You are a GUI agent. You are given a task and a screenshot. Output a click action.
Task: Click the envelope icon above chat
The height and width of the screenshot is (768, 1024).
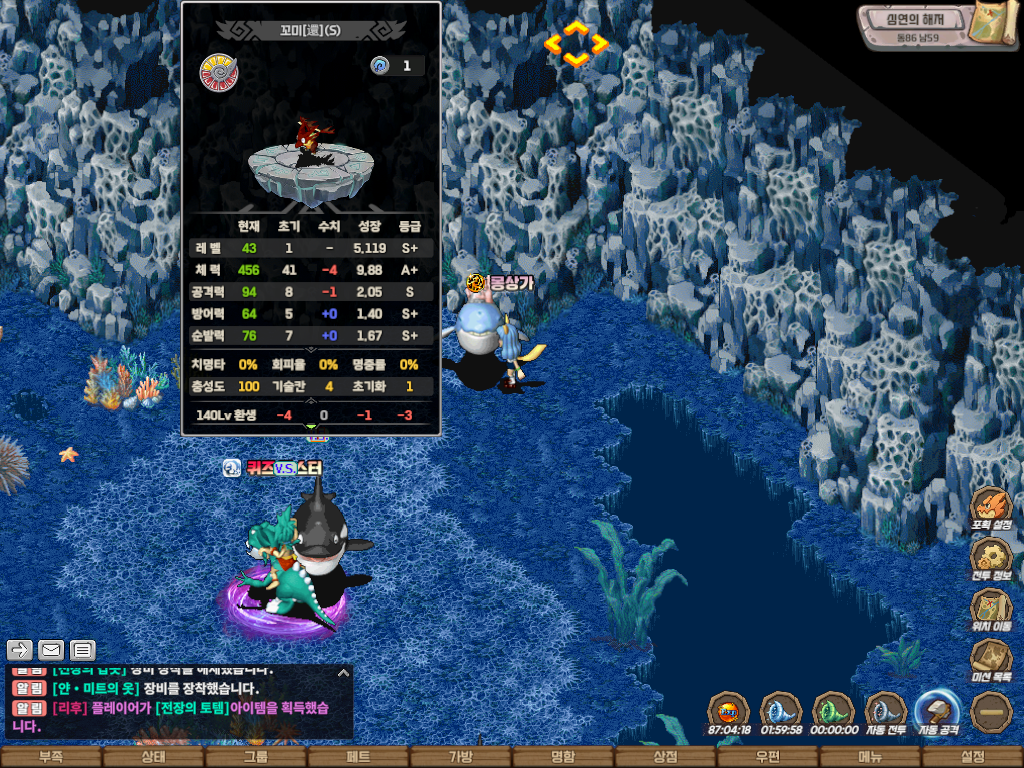tap(50, 650)
